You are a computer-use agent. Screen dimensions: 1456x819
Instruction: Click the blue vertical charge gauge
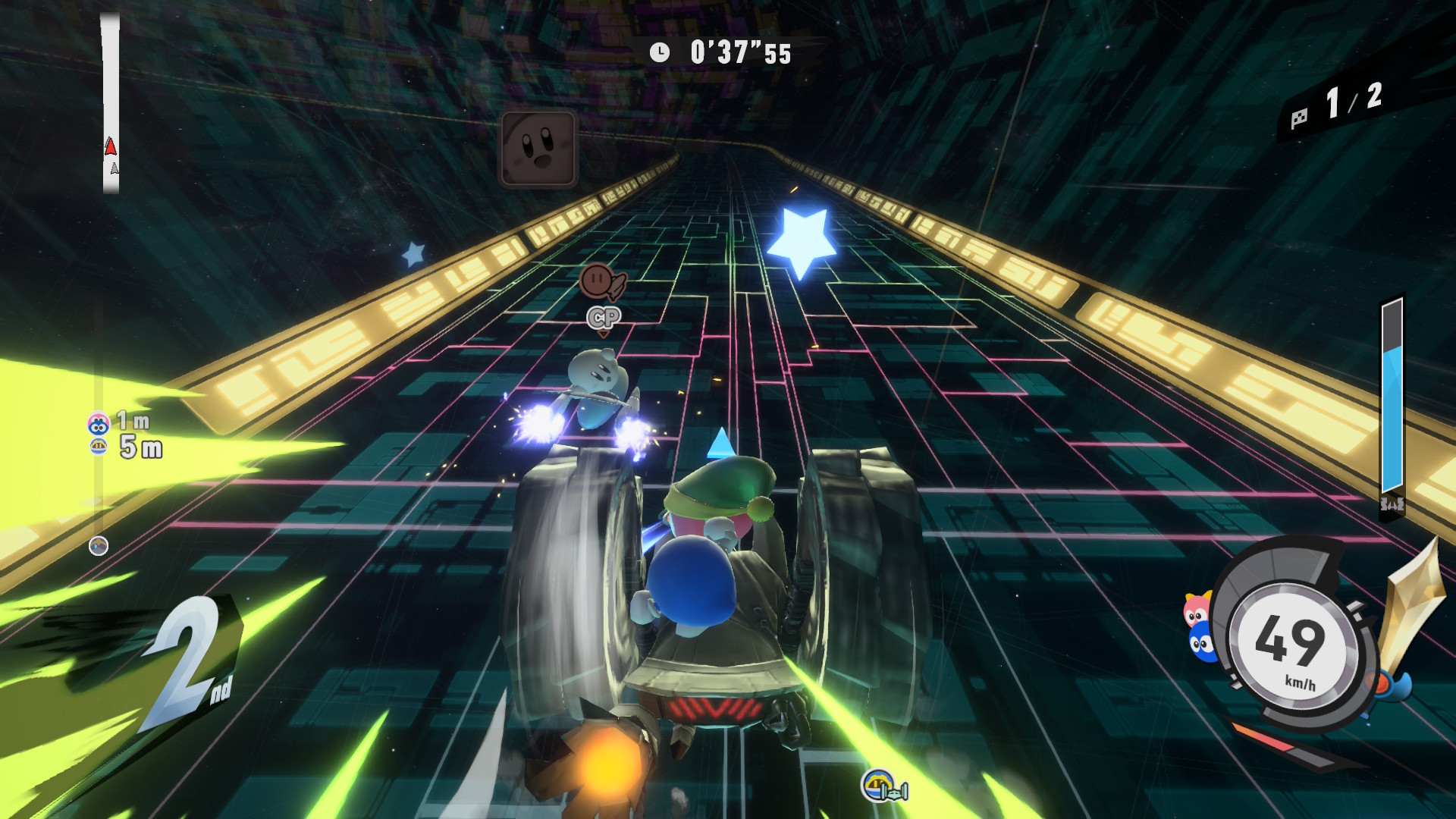(1392, 398)
